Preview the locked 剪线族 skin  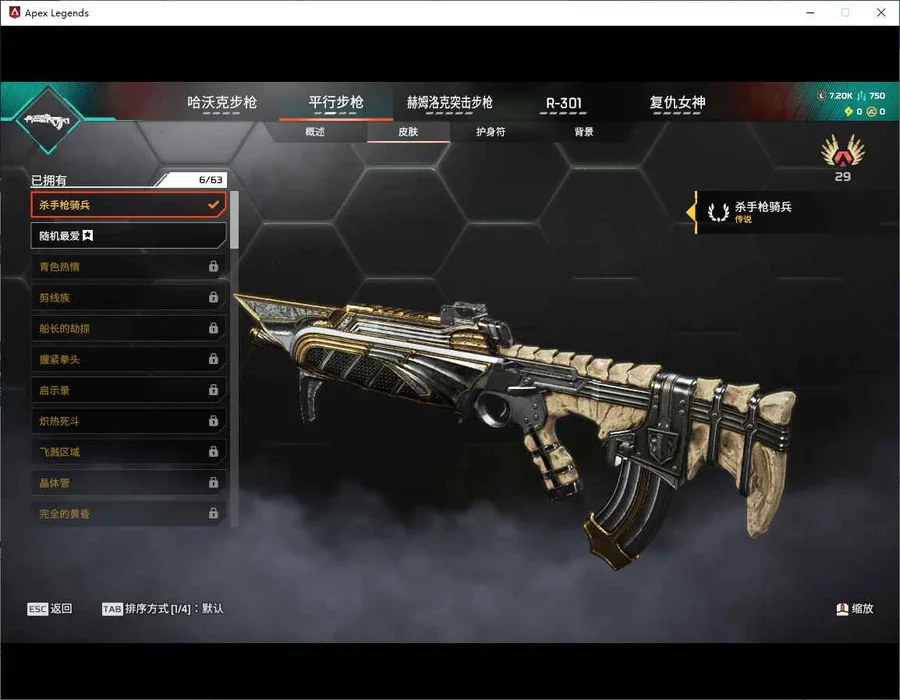(128, 298)
